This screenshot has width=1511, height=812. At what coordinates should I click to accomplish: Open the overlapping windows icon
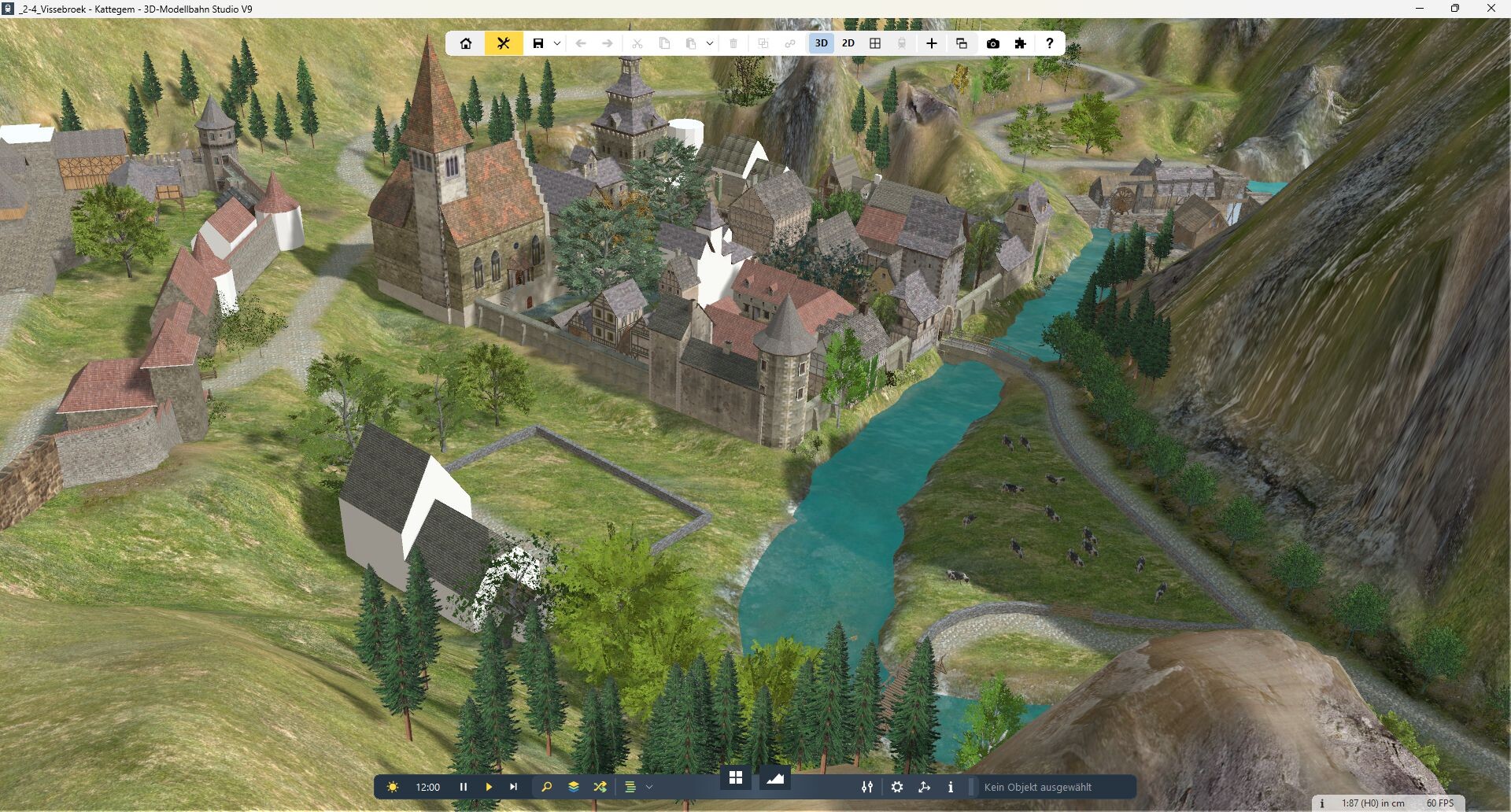click(962, 43)
